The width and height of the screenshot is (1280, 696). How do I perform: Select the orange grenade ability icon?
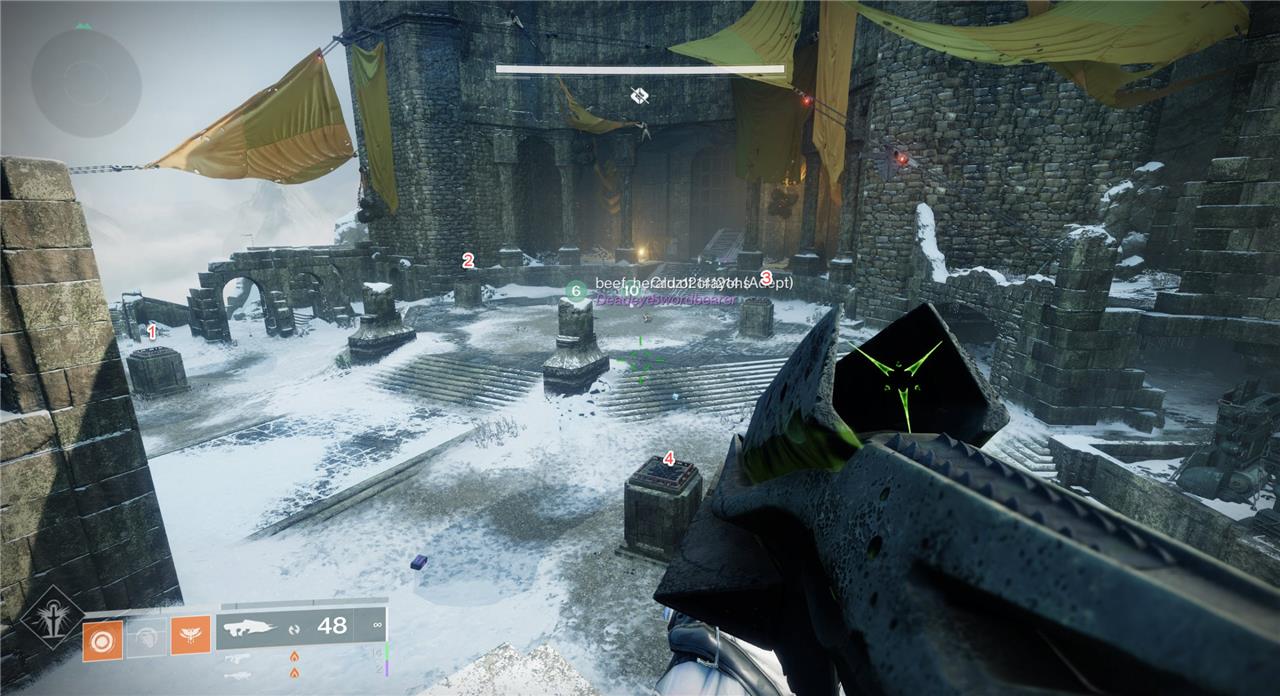(102, 636)
